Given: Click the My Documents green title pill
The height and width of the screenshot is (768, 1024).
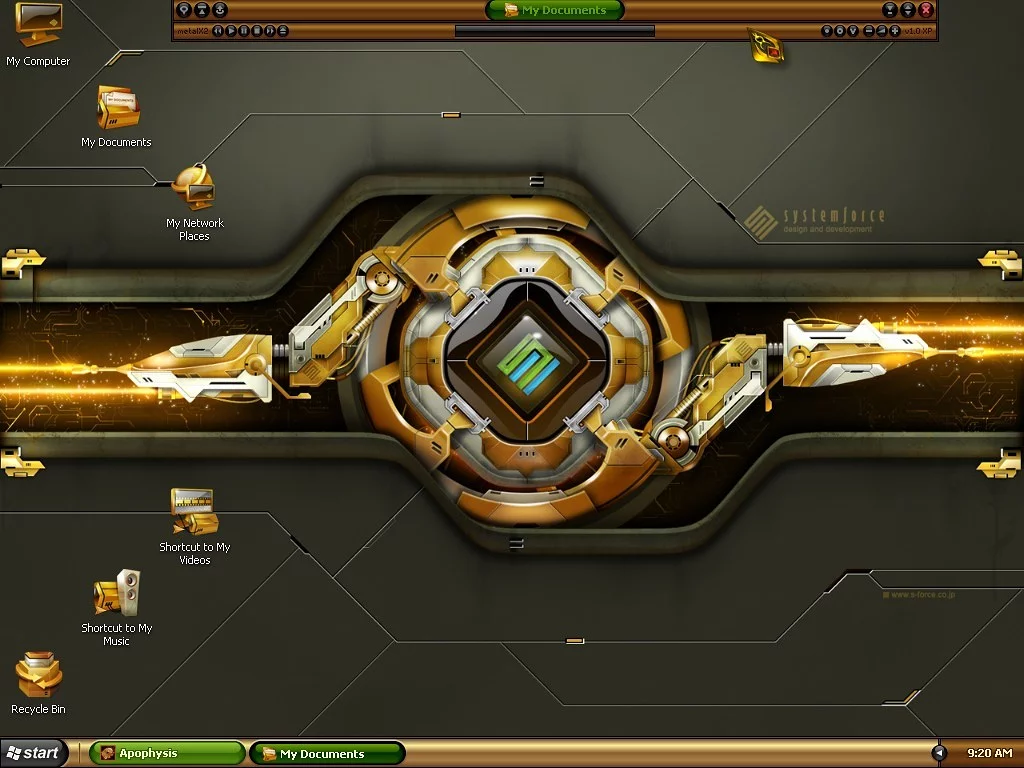Looking at the screenshot, I should coord(554,10).
